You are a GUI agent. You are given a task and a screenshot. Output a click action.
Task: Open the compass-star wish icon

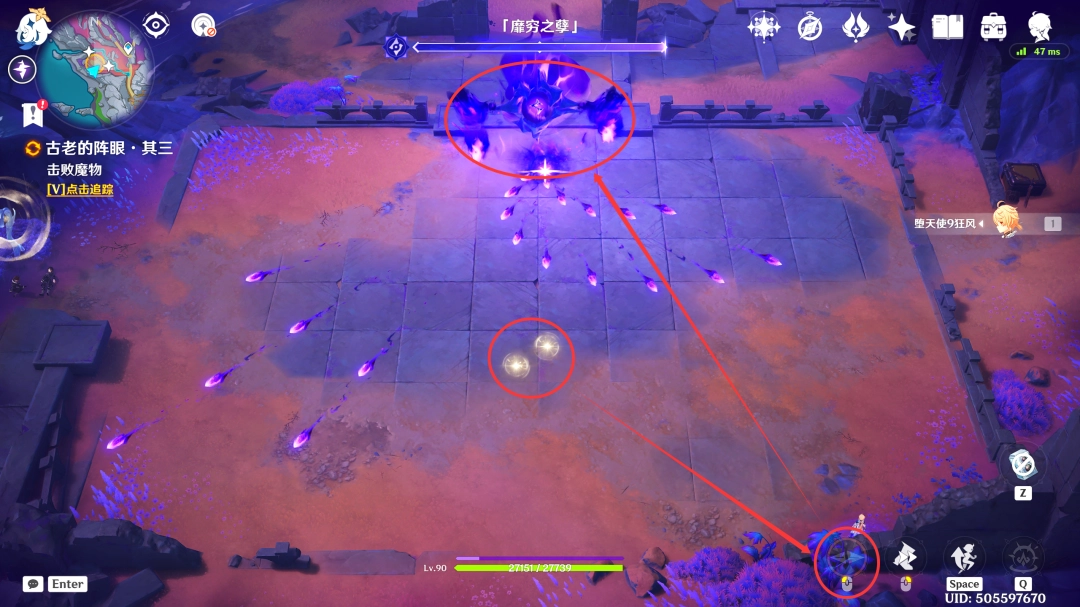(765, 27)
